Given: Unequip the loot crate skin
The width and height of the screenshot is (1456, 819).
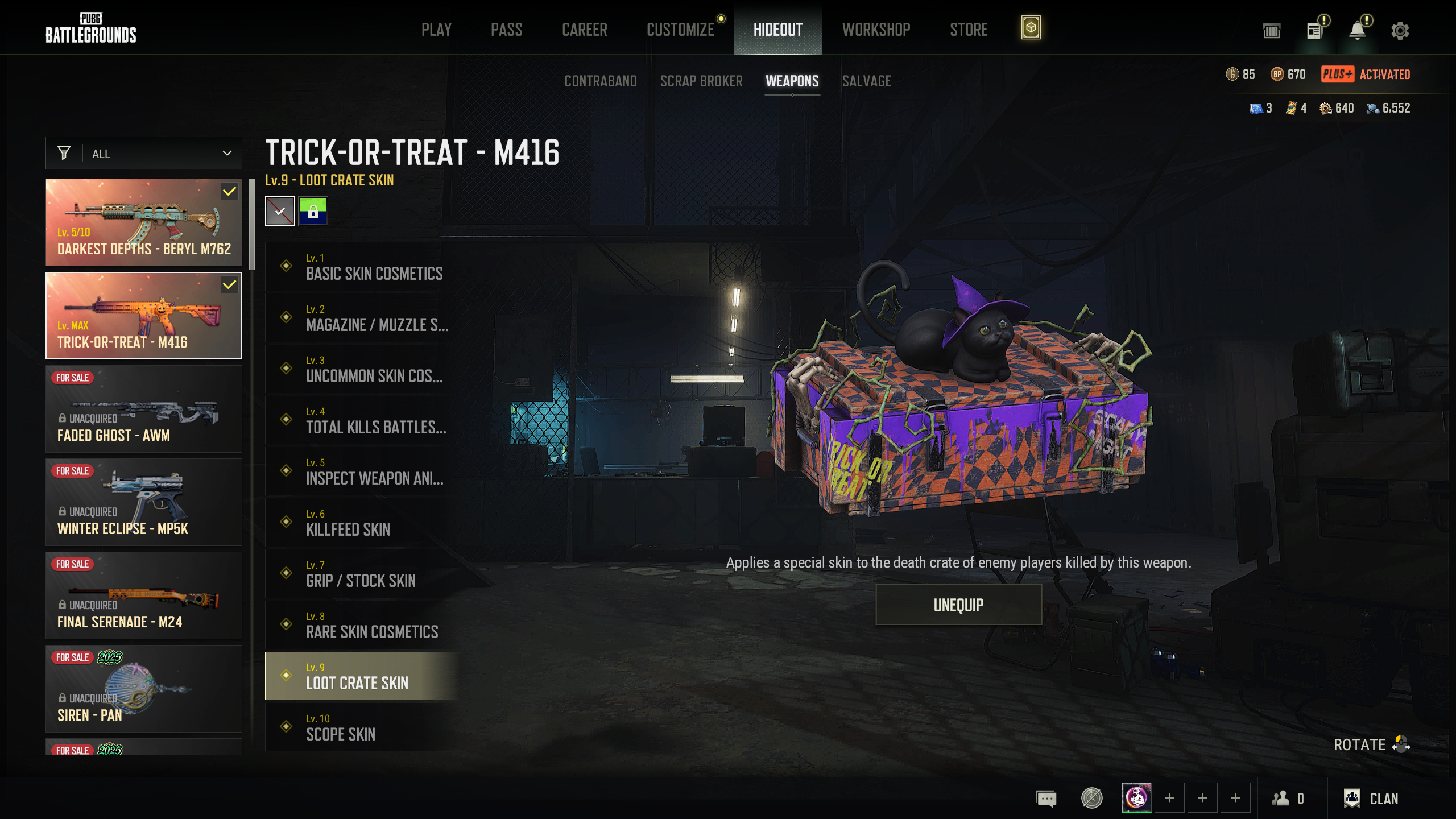Looking at the screenshot, I should tap(958, 605).
